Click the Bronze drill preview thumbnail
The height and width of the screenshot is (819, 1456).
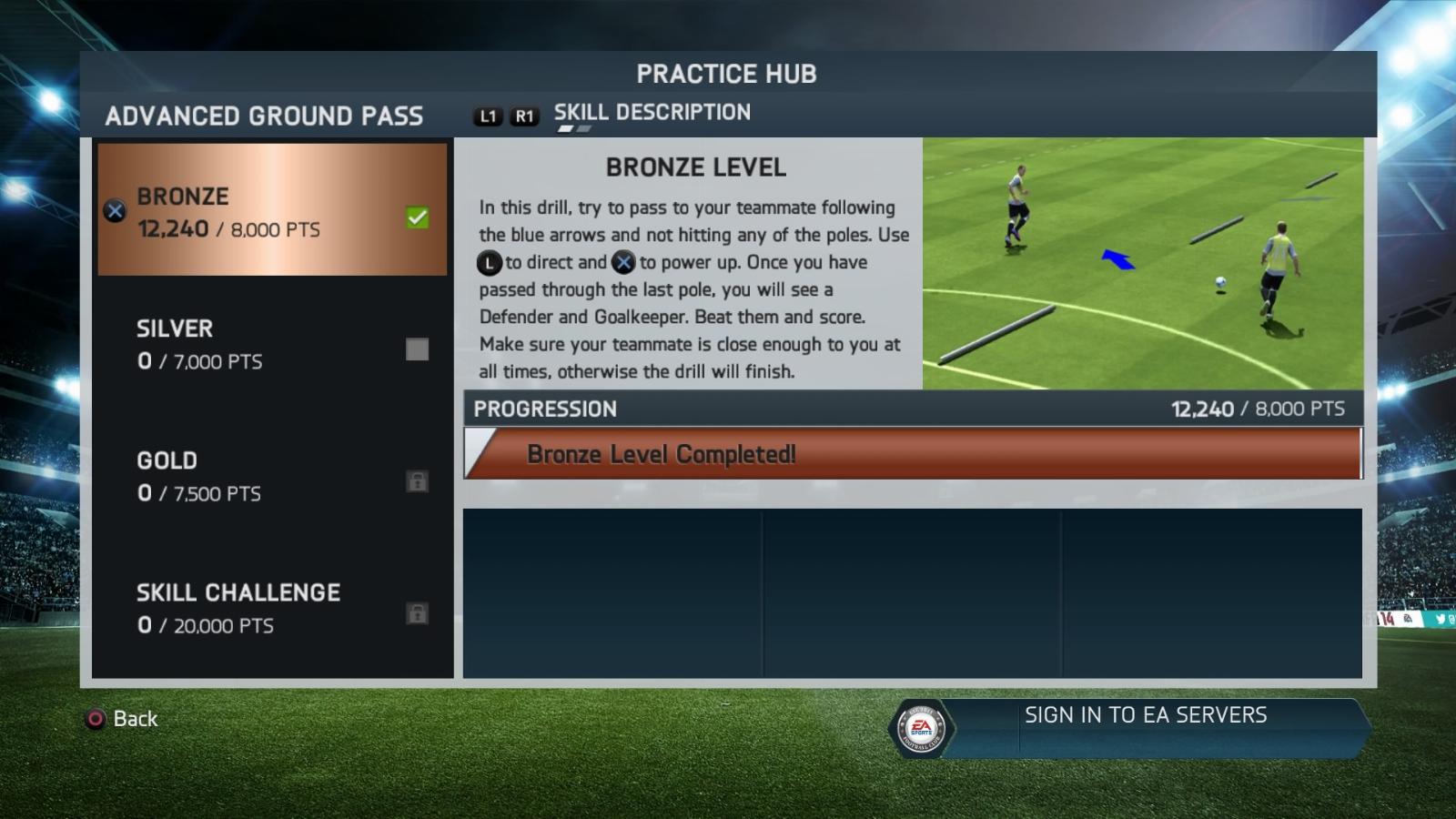[x=1142, y=264]
